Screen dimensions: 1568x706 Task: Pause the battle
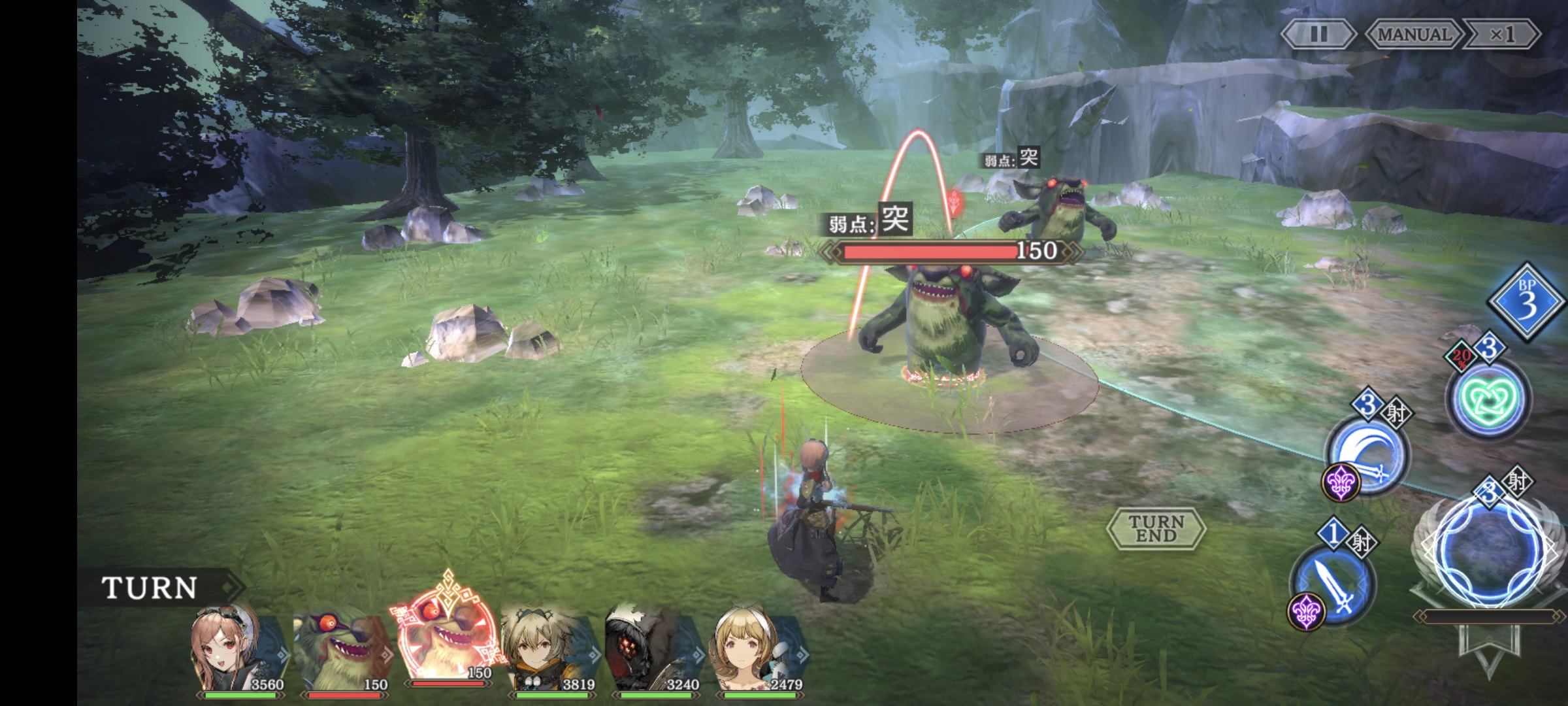pyautogui.click(x=1318, y=34)
